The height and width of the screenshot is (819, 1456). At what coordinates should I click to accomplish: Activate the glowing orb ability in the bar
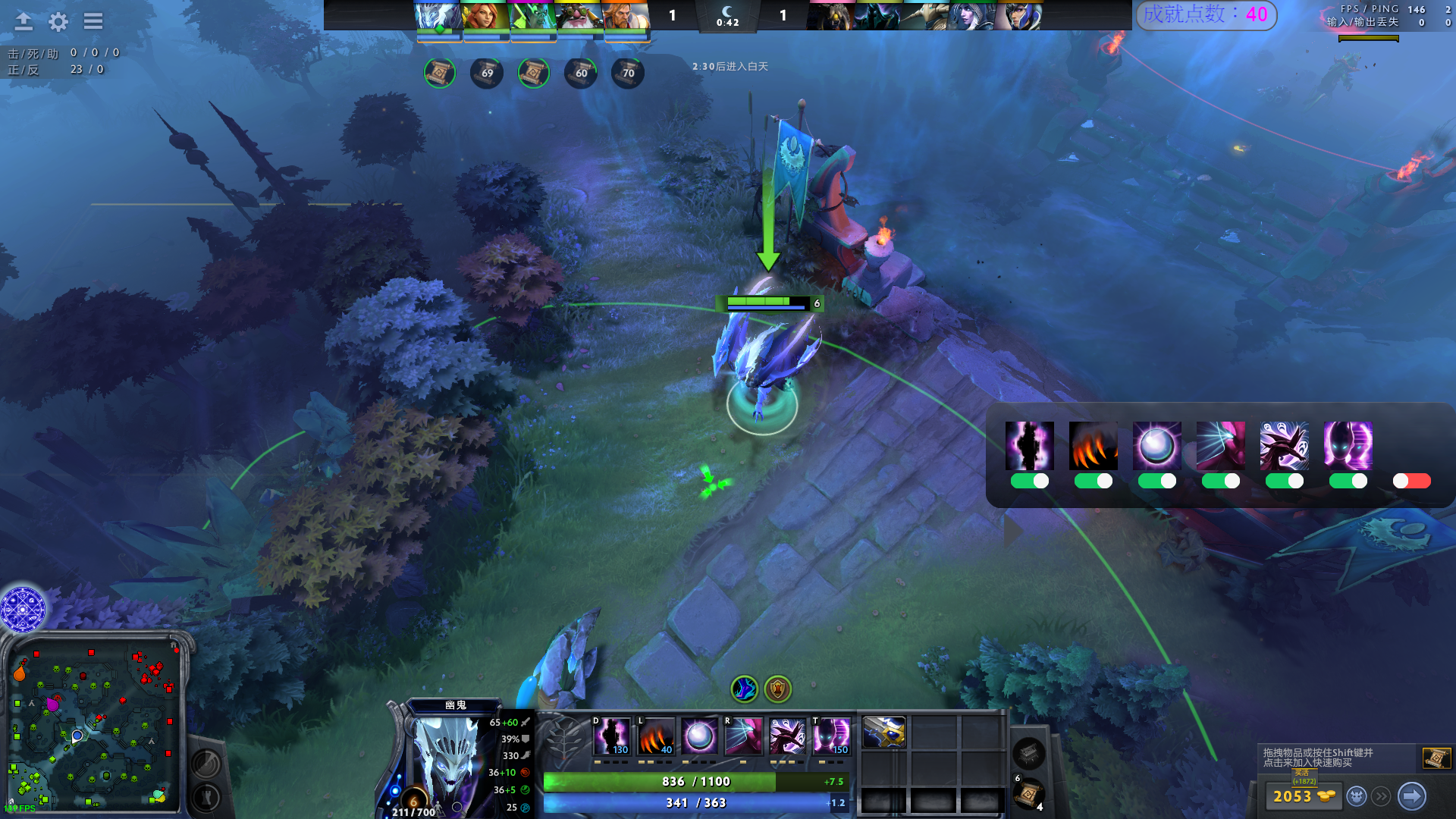tap(699, 736)
